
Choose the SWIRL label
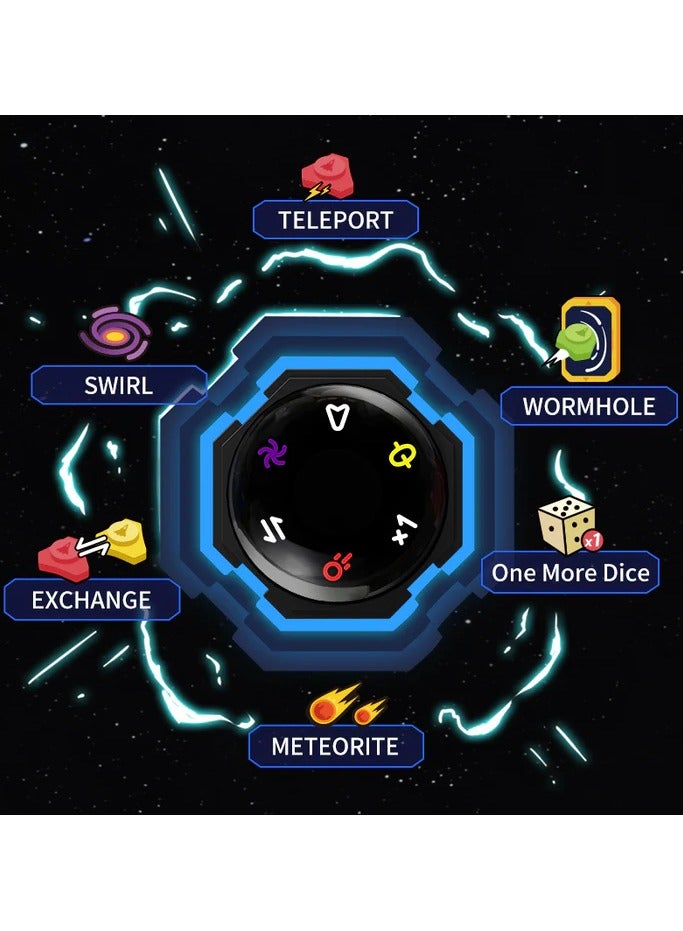point(119,385)
